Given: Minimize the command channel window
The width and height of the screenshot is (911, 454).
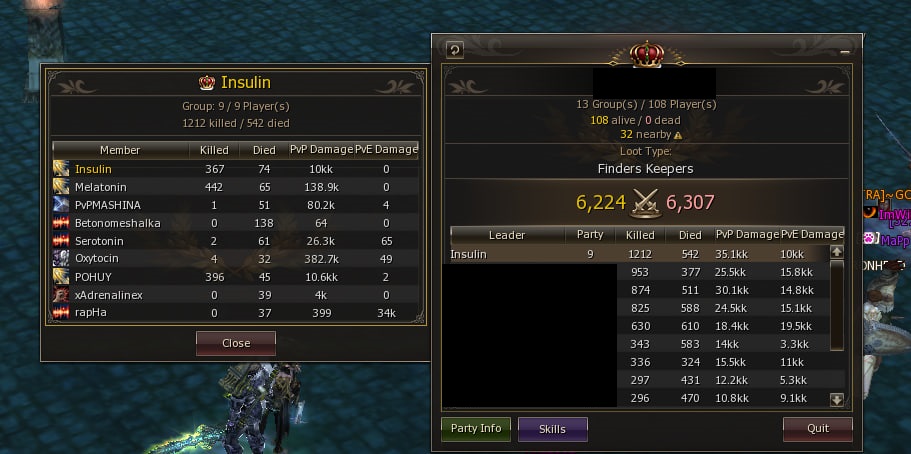Looking at the screenshot, I should click(845, 50).
